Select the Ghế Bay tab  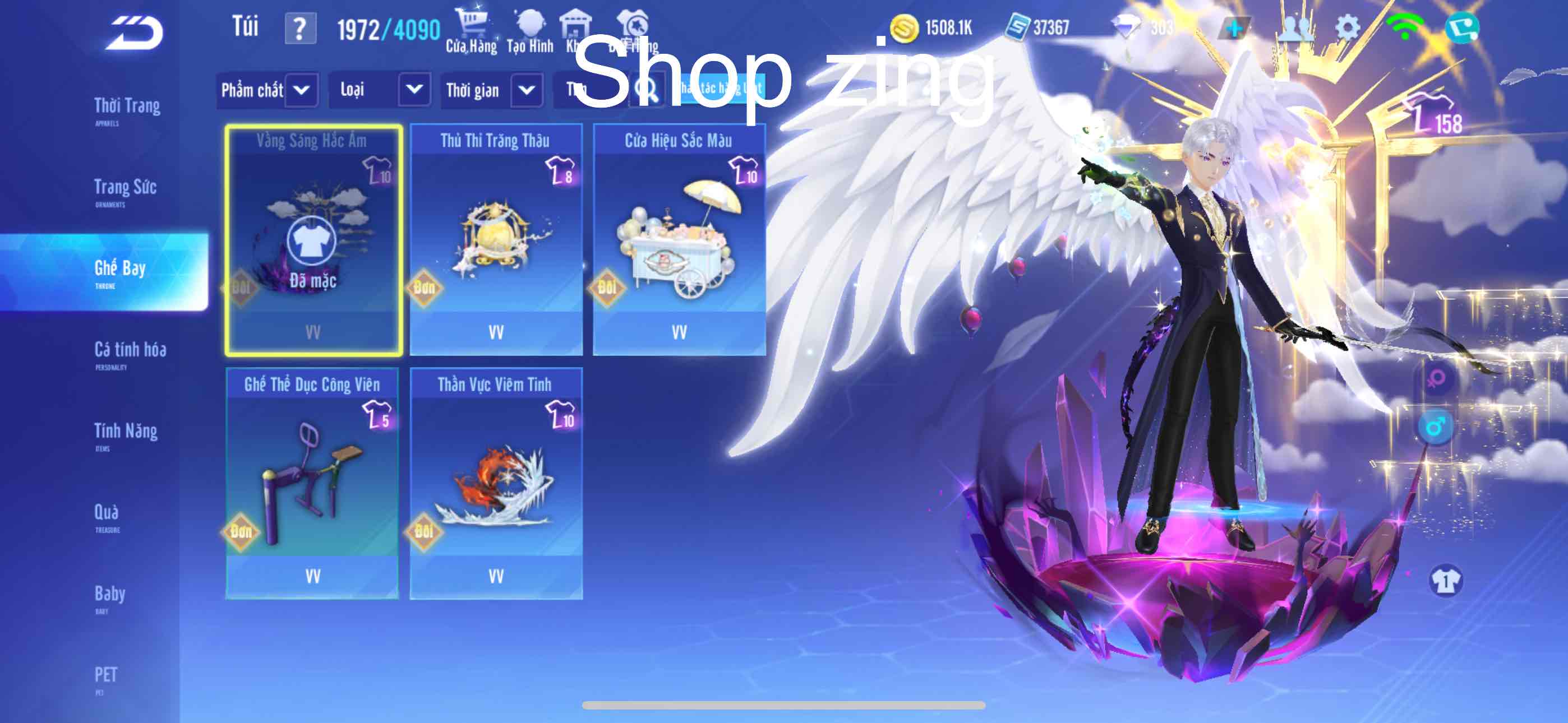tap(120, 272)
